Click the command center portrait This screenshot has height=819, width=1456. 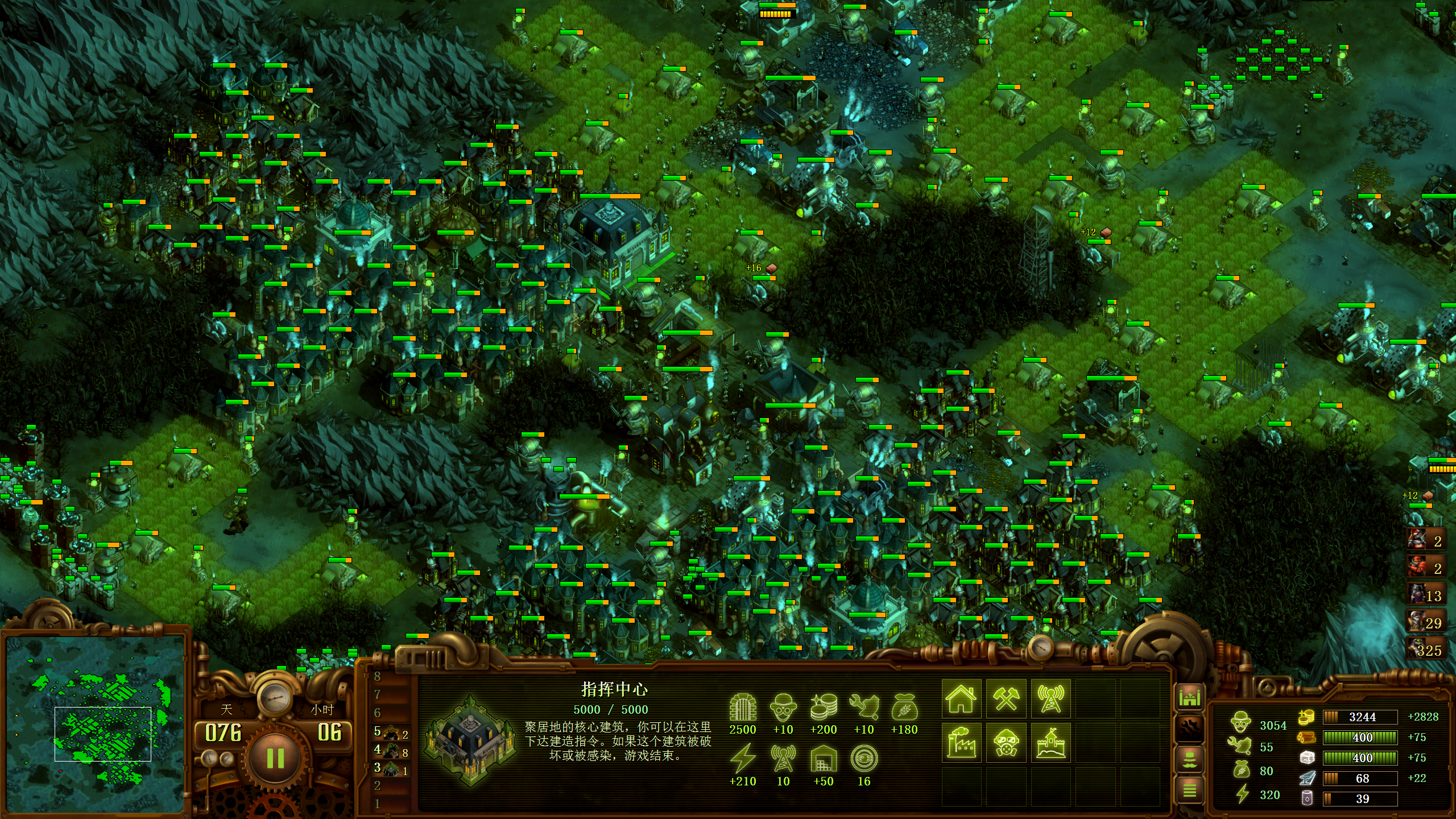470,740
